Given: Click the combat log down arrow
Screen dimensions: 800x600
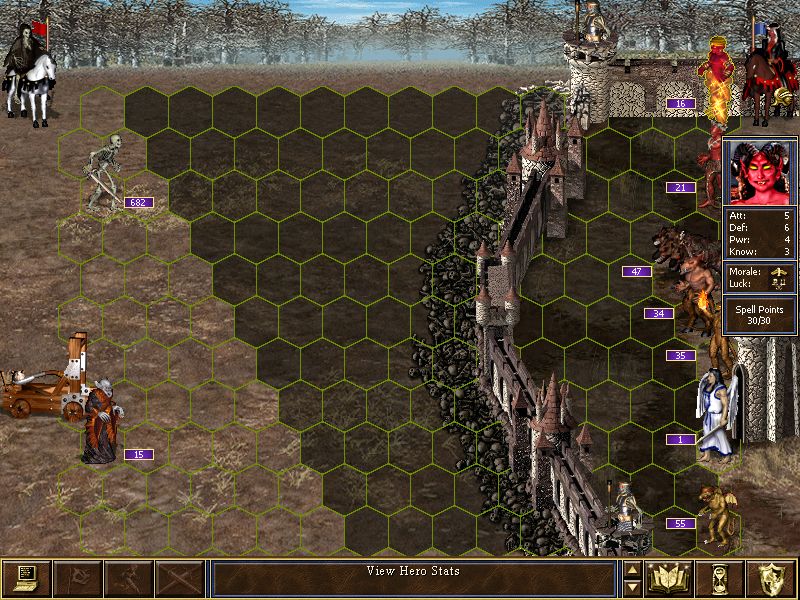Looking at the screenshot, I should point(632,587).
